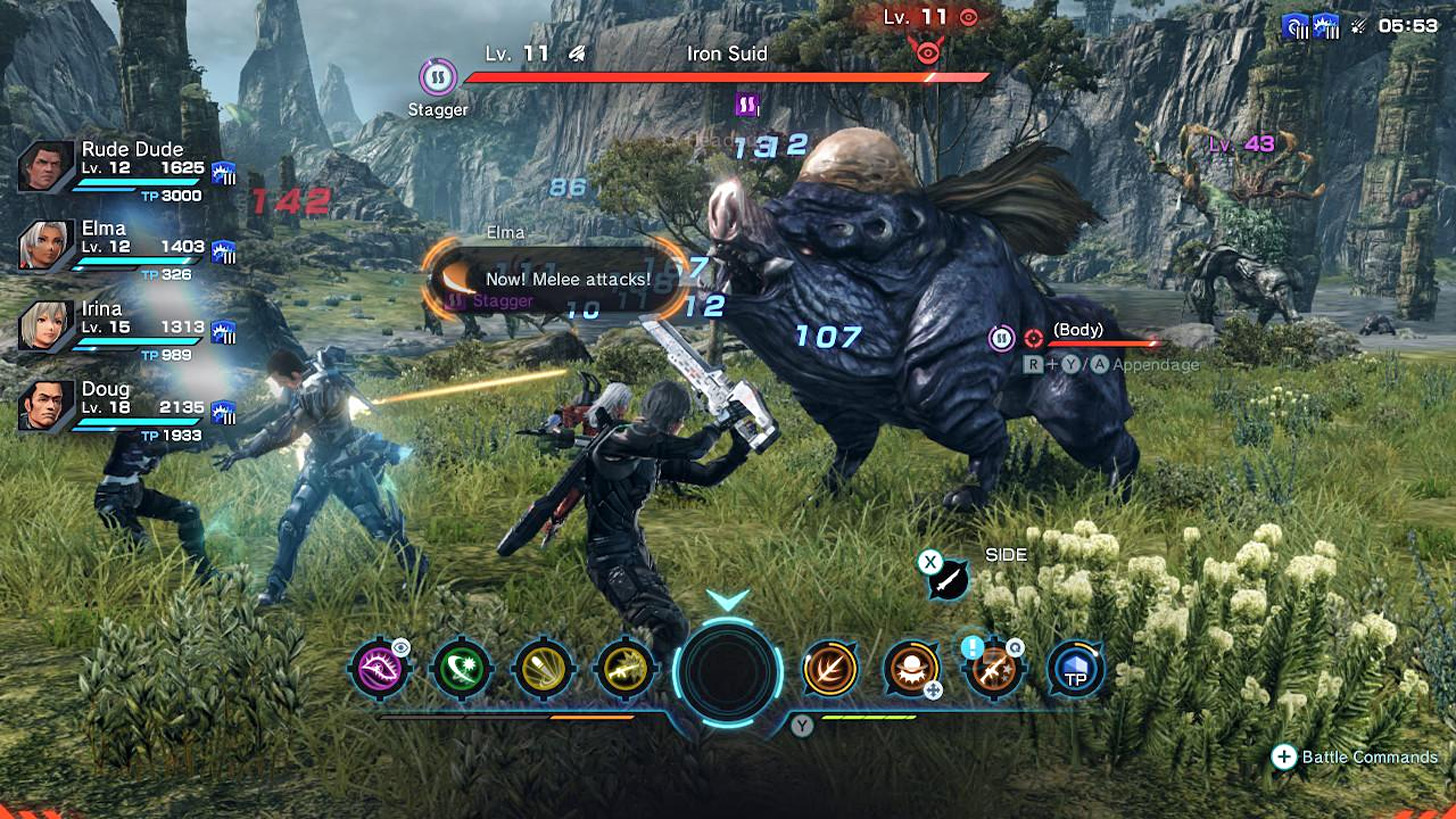
Task: Select the Body target reticle
Action: [x=1034, y=338]
